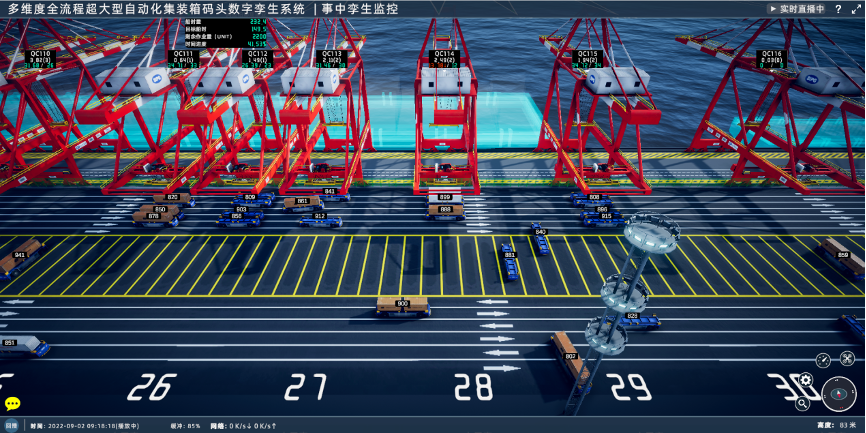The image size is (866, 433).
Task: Activate the drone view icon
Action: click(847, 358)
